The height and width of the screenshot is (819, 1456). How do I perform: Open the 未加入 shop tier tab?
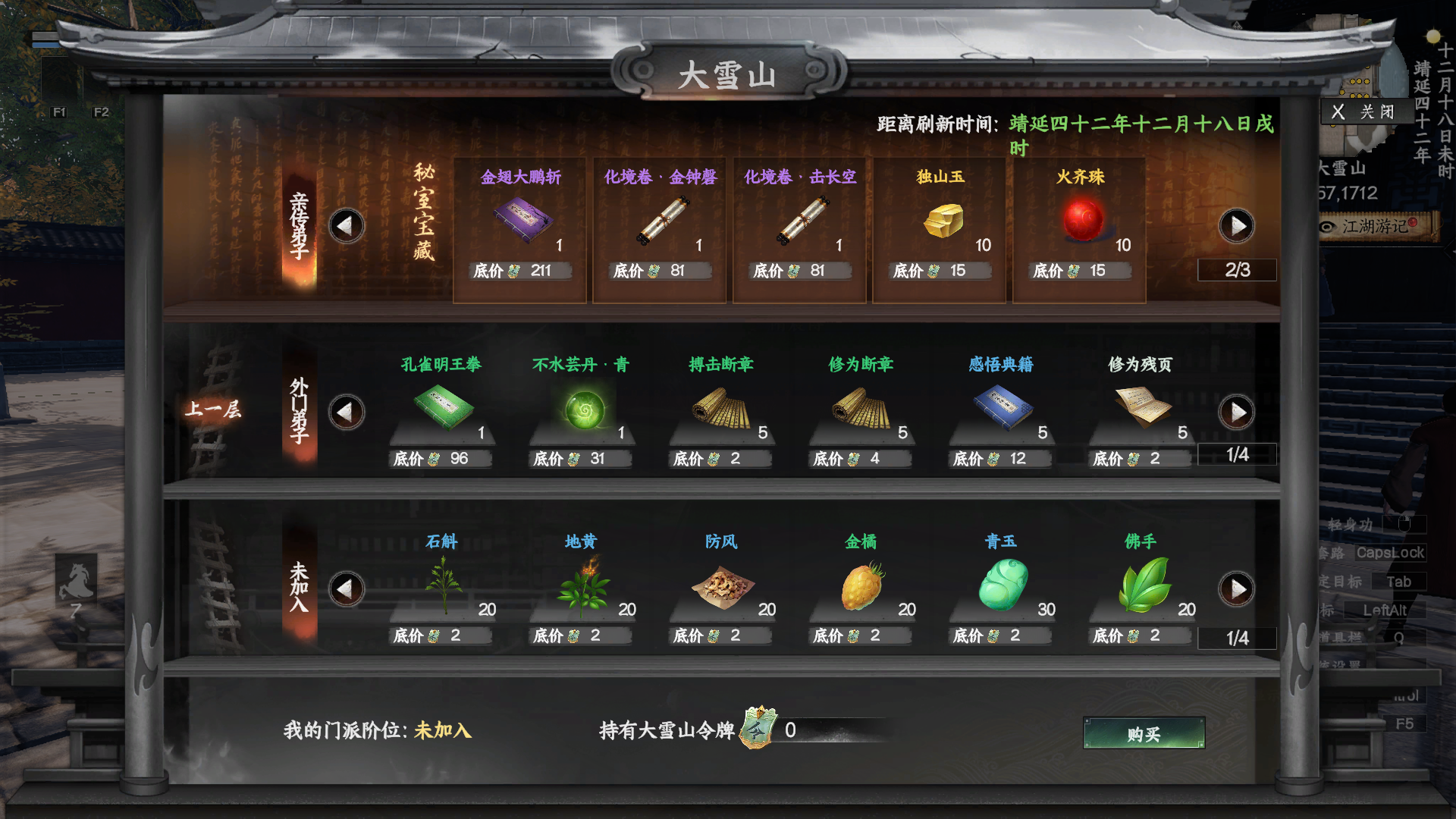coord(299,588)
